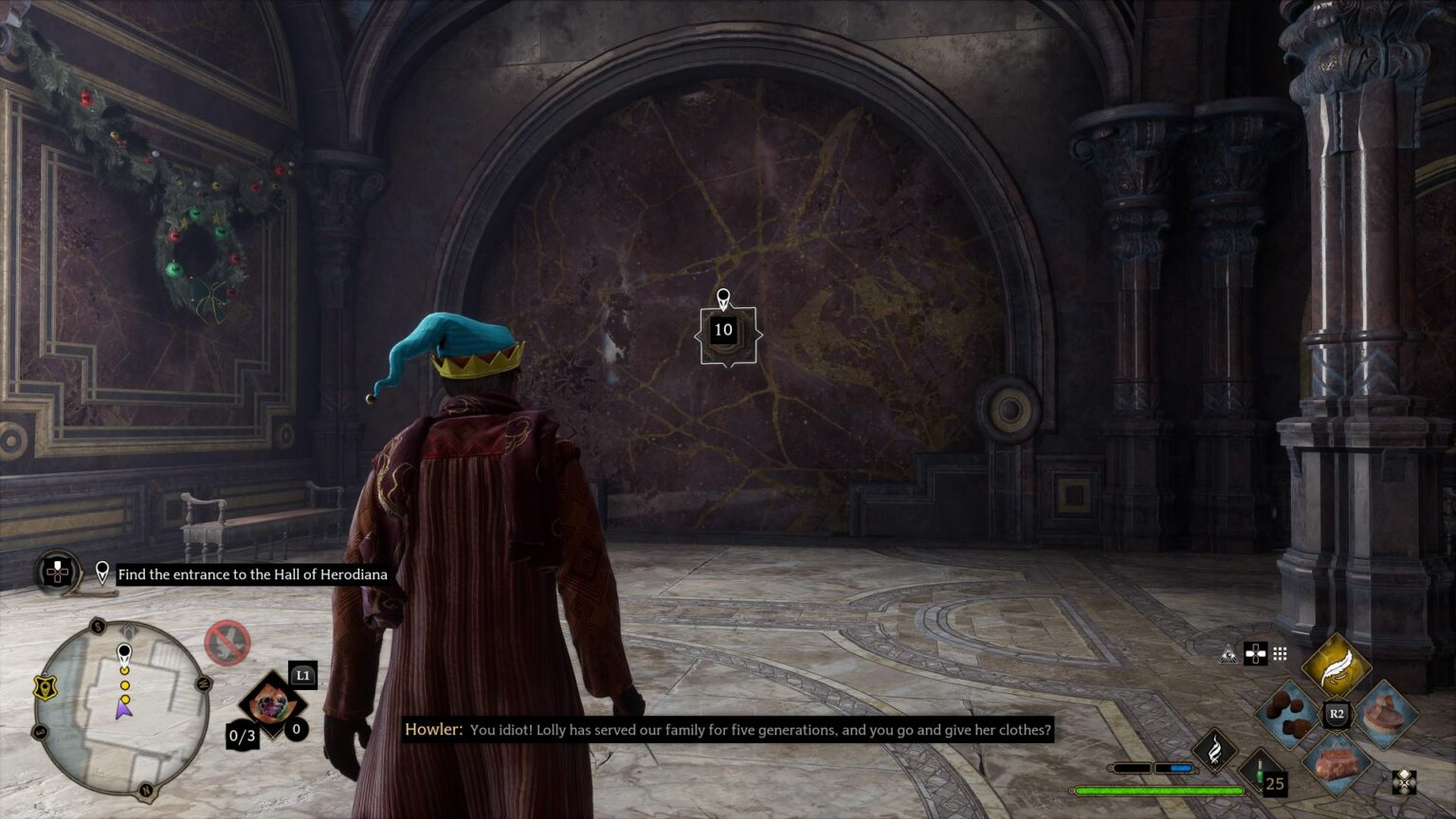
Task: Click the sandwich consumable in the item wheel
Action: point(1385,715)
